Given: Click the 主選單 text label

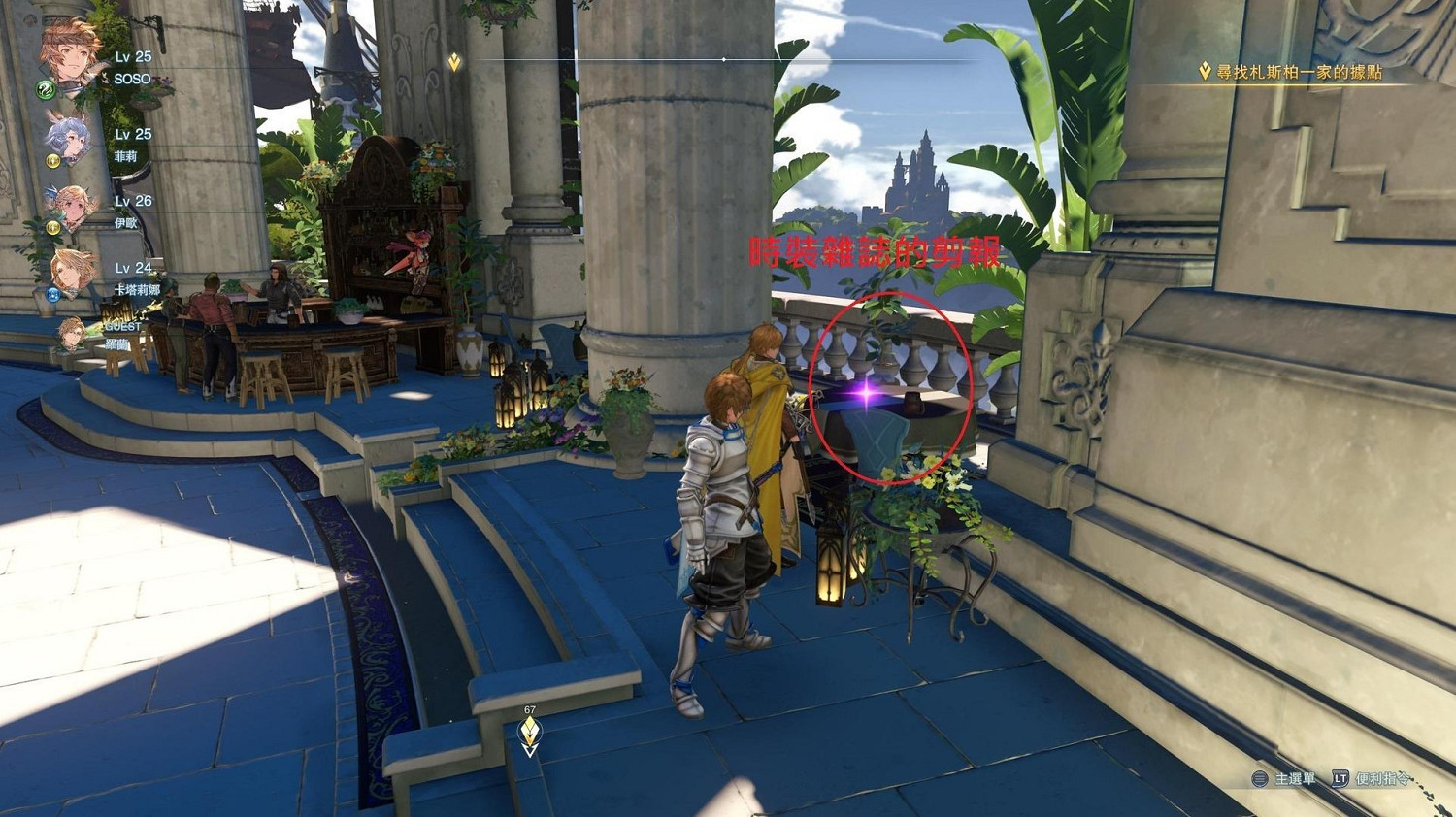Looking at the screenshot, I should tap(1296, 779).
